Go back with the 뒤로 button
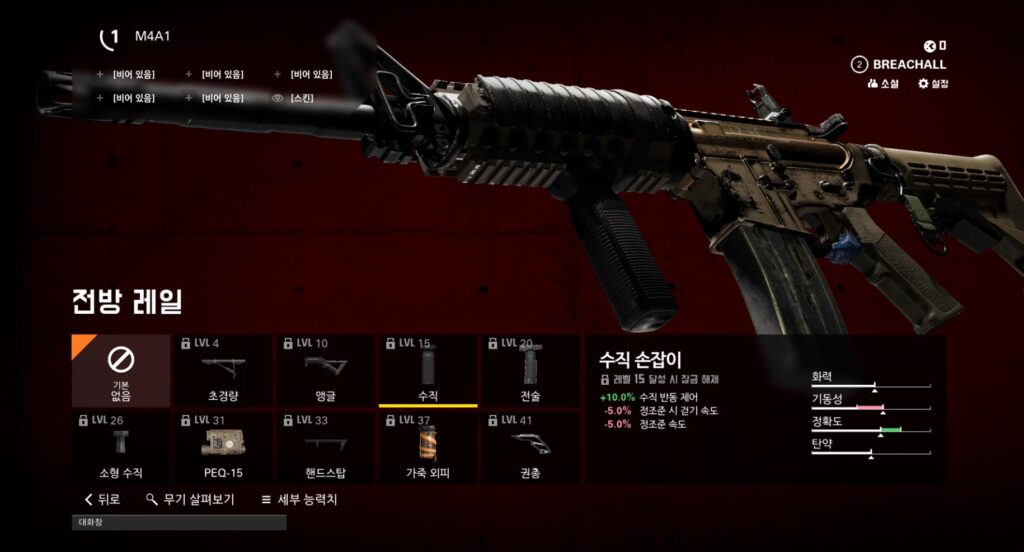The height and width of the screenshot is (552, 1024). coord(103,499)
